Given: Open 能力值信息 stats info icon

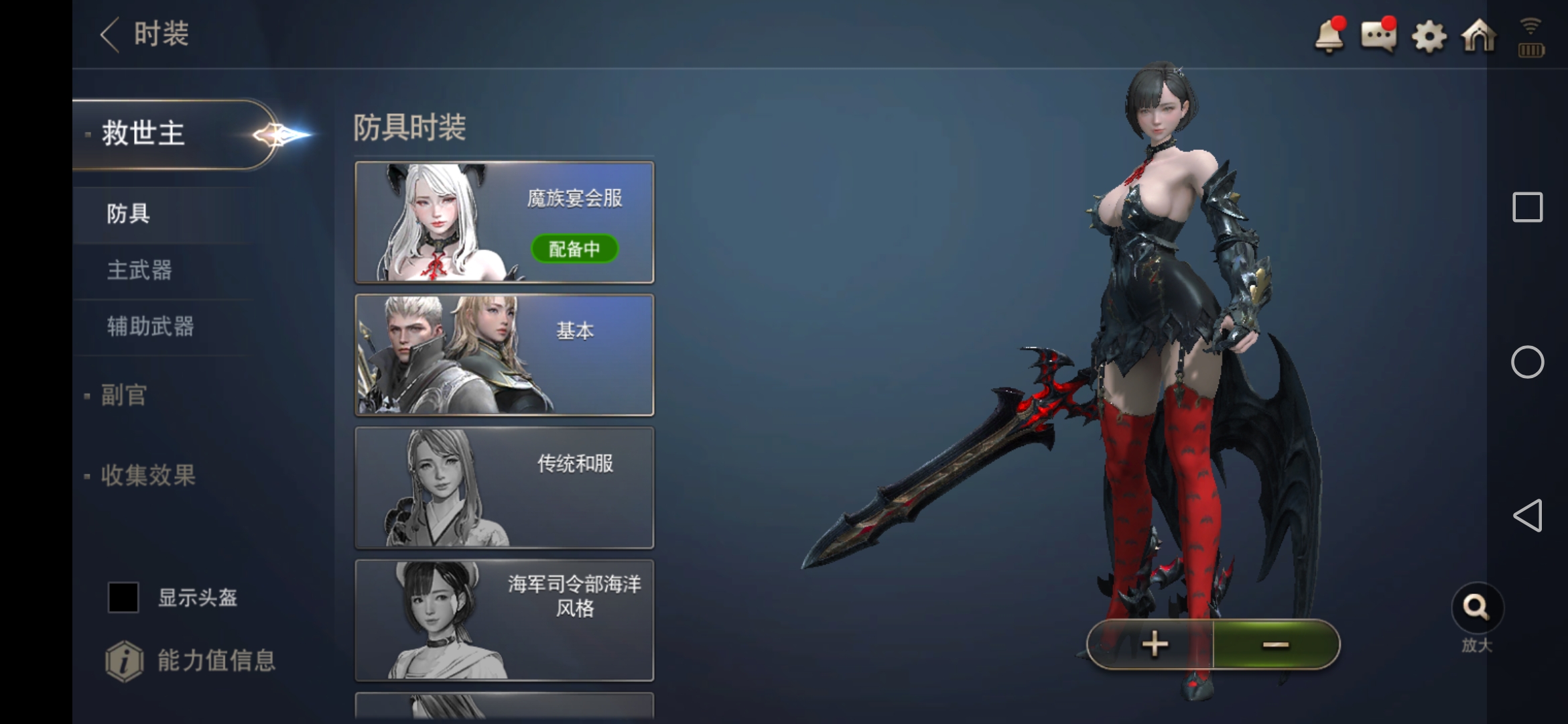Looking at the screenshot, I should 125,660.
